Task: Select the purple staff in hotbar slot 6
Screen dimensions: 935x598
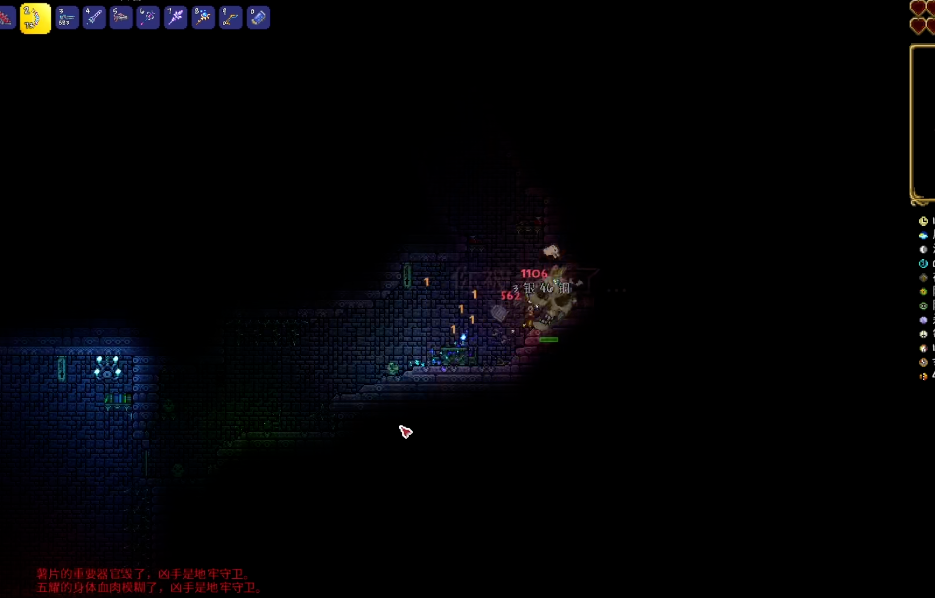Action: (148, 17)
